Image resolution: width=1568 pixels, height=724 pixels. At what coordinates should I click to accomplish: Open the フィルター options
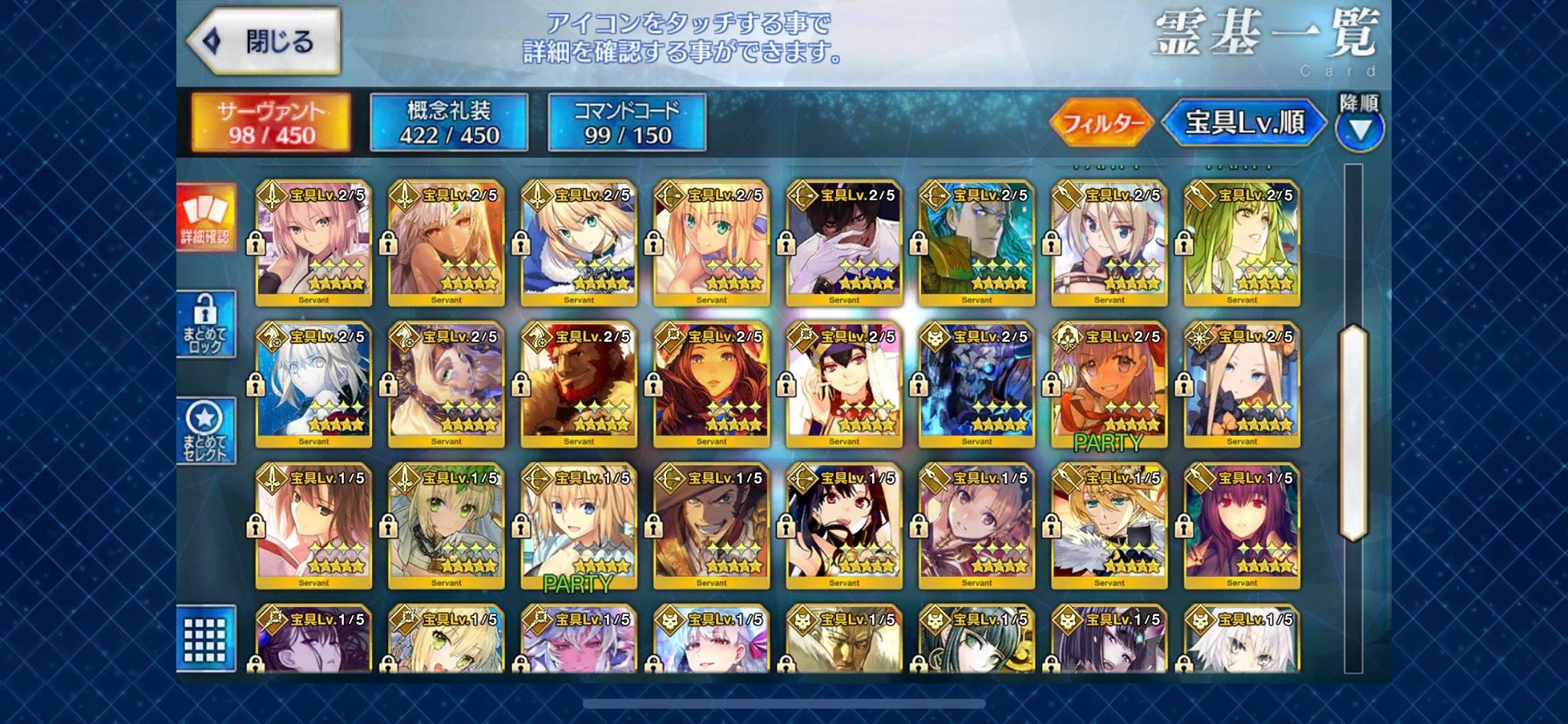(1102, 123)
